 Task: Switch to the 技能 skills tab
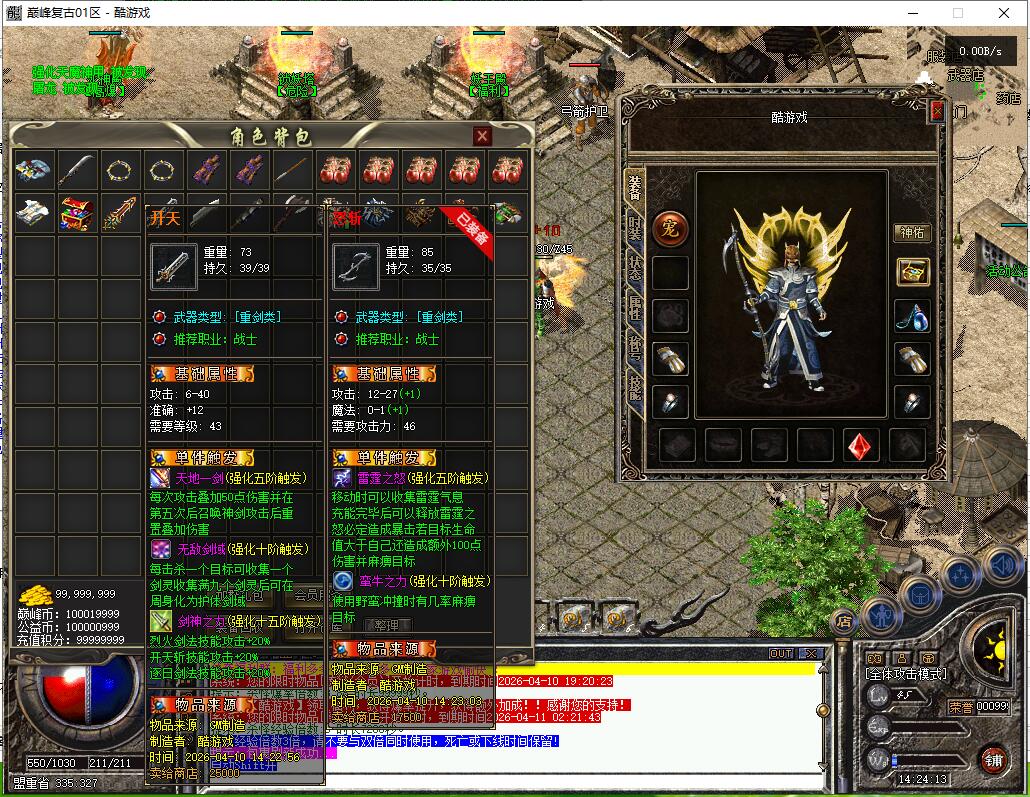(x=635, y=385)
